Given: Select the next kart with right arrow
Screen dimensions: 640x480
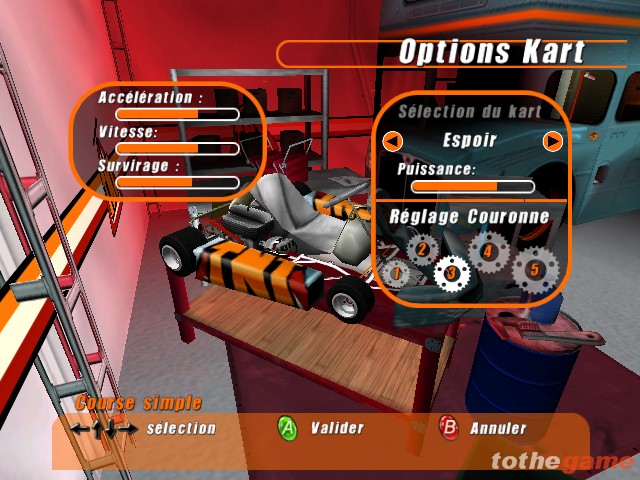Looking at the screenshot, I should click(x=552, y=141).
